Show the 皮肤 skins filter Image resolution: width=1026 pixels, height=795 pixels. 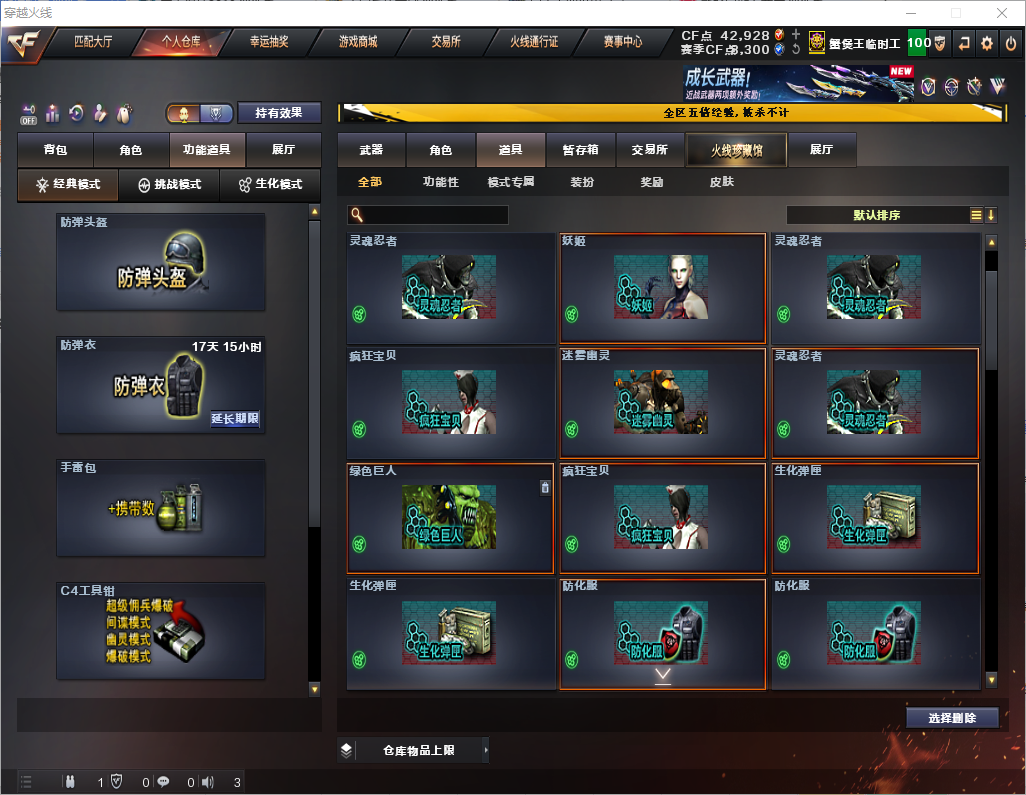click(721, 182)
